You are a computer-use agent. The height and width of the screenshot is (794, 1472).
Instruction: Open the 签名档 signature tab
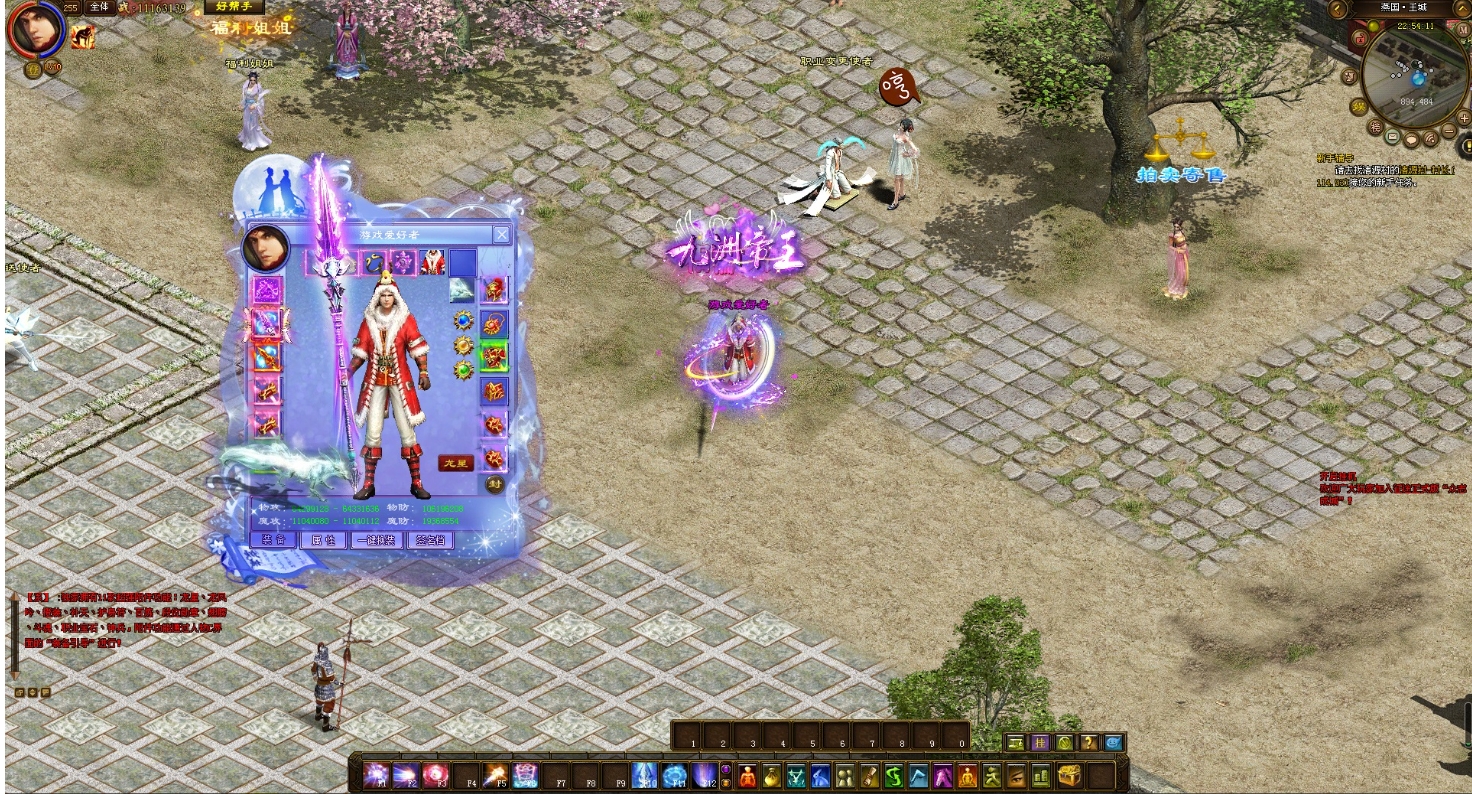coord(431,540)
